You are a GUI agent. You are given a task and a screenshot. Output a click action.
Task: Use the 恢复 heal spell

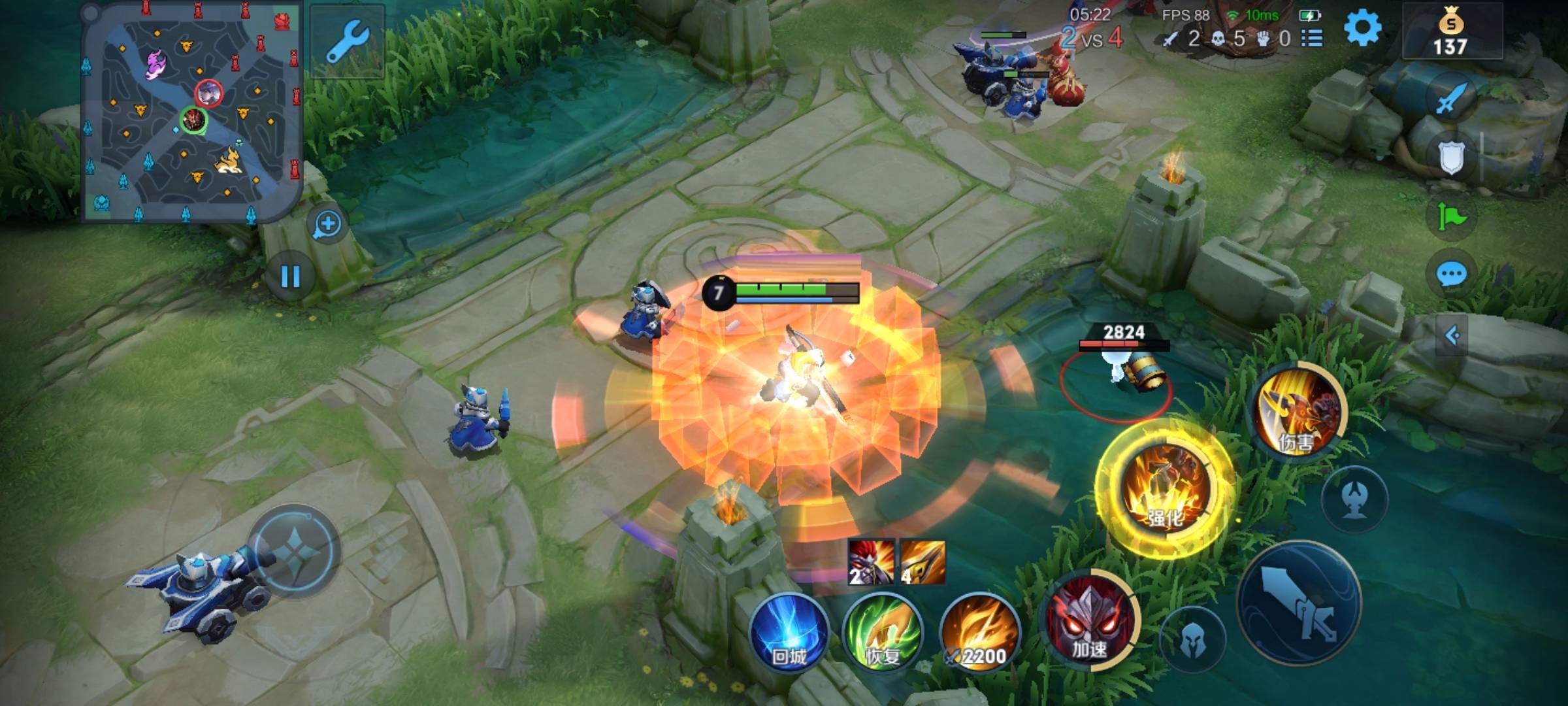(883, 633)
